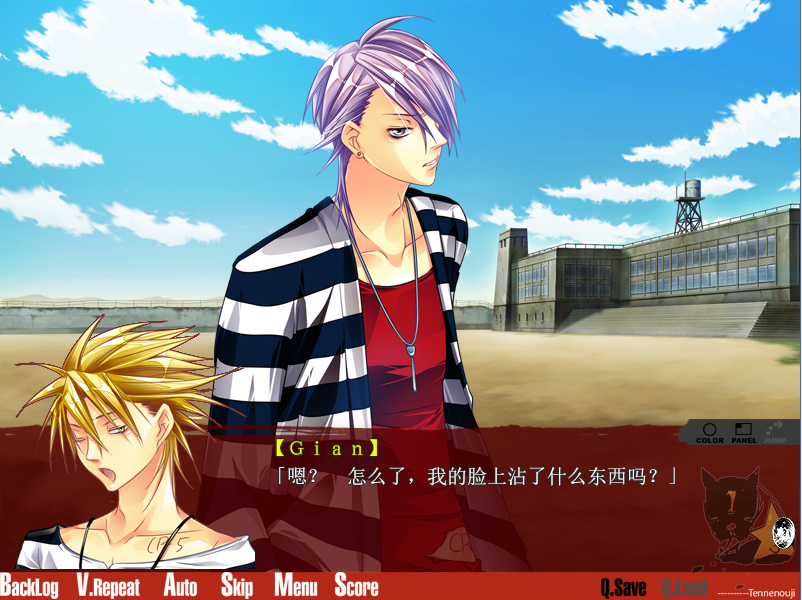Quick load with Q.Load
The image size is (802, 600).
click(684, 587)
